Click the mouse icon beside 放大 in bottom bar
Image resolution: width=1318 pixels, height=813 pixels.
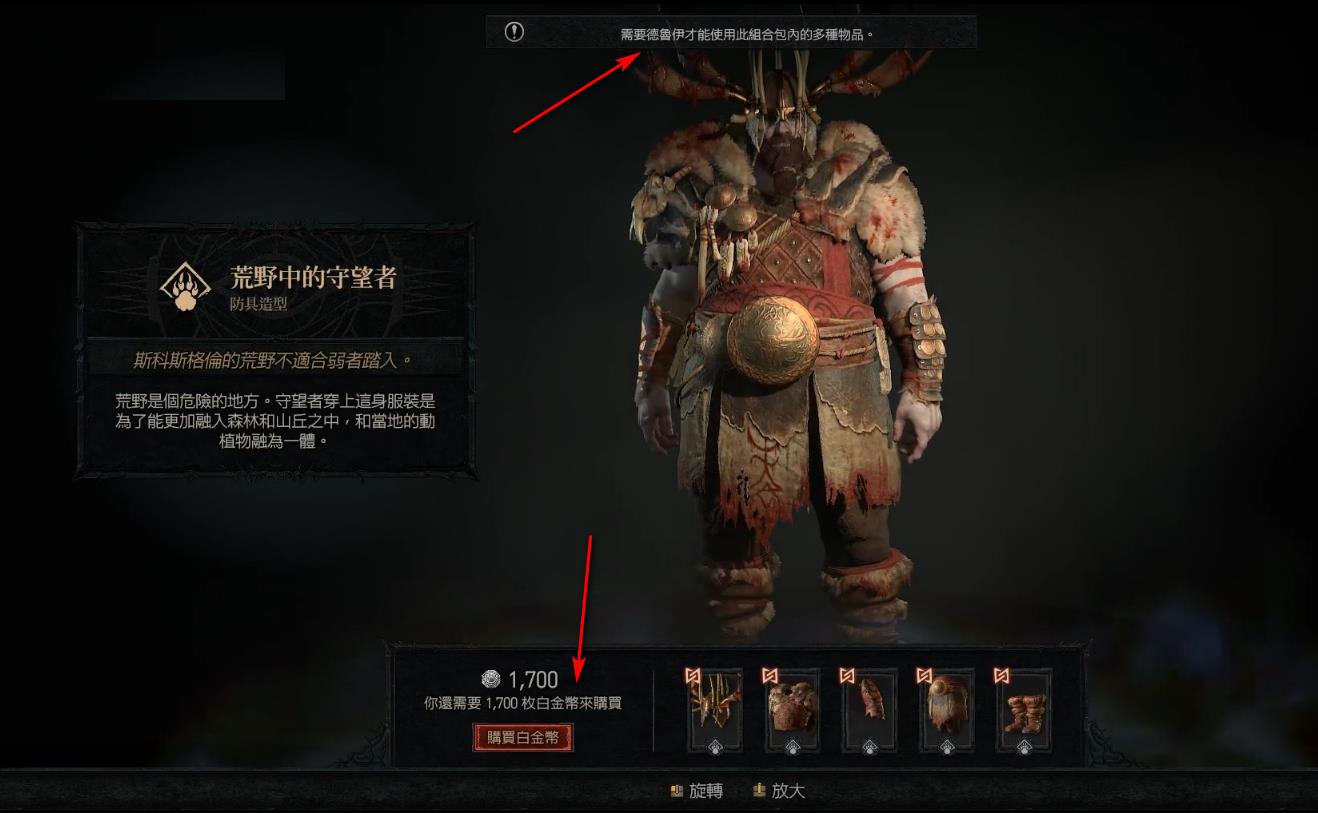pos(760,789)
